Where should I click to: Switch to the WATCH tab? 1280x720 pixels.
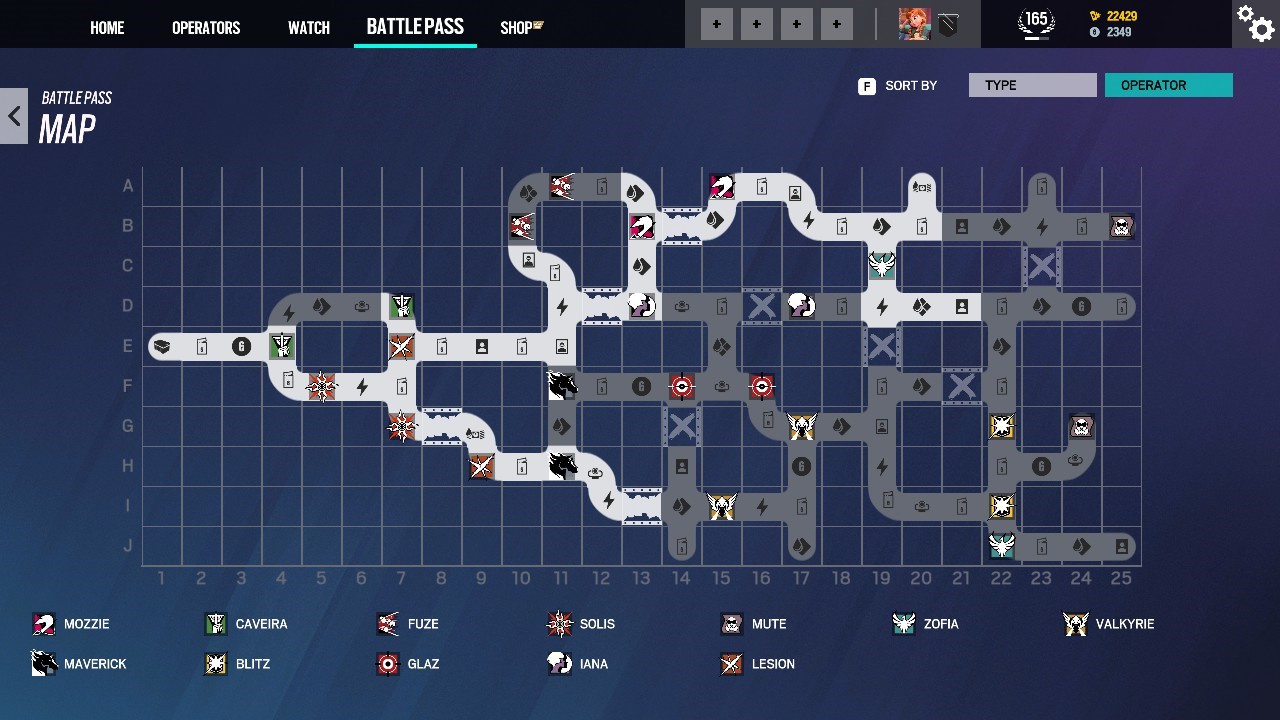tap(308, 27)
